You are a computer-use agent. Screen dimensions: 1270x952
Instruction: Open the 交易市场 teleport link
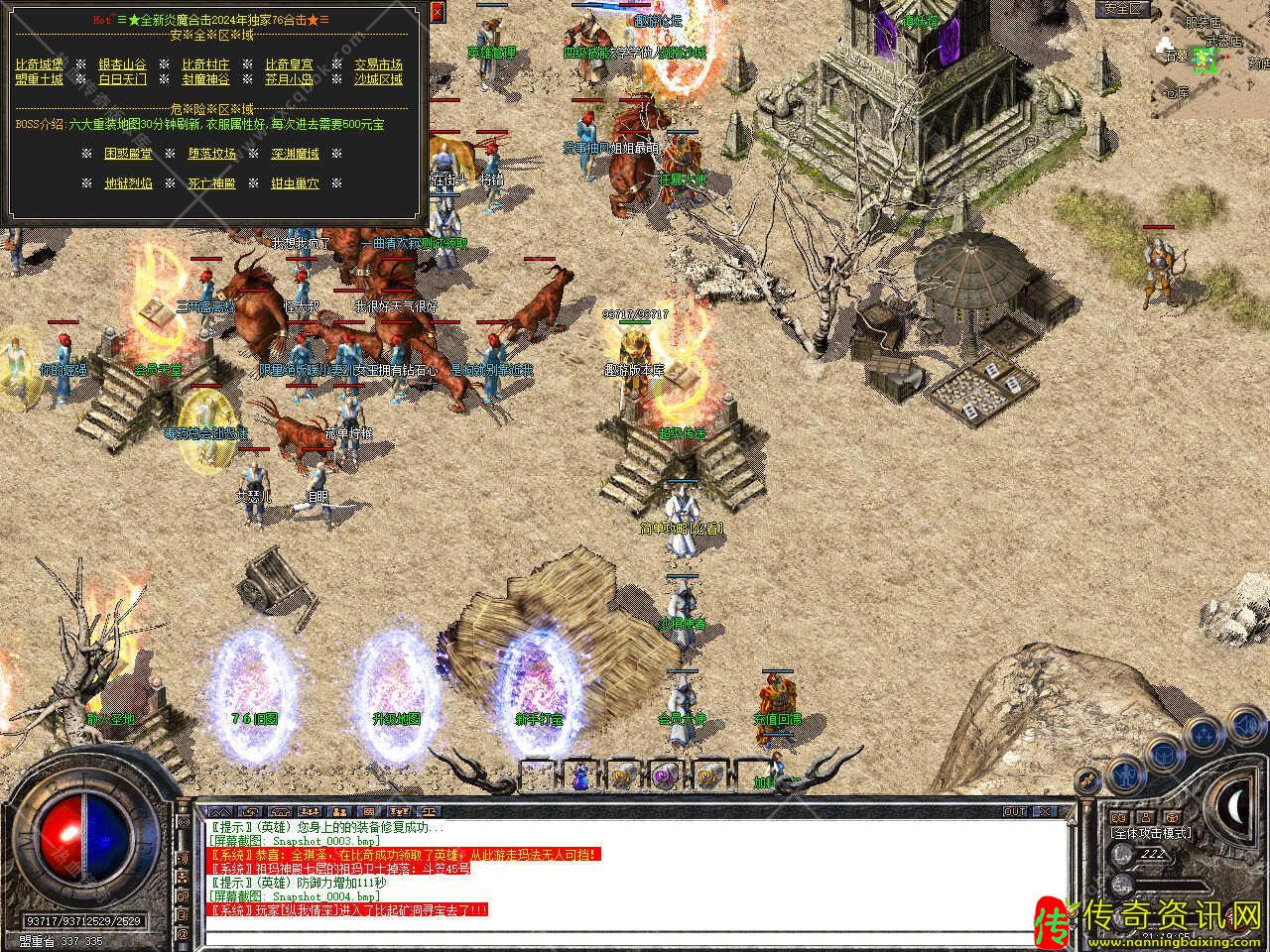pyautogui.click(x=379, y=64)
